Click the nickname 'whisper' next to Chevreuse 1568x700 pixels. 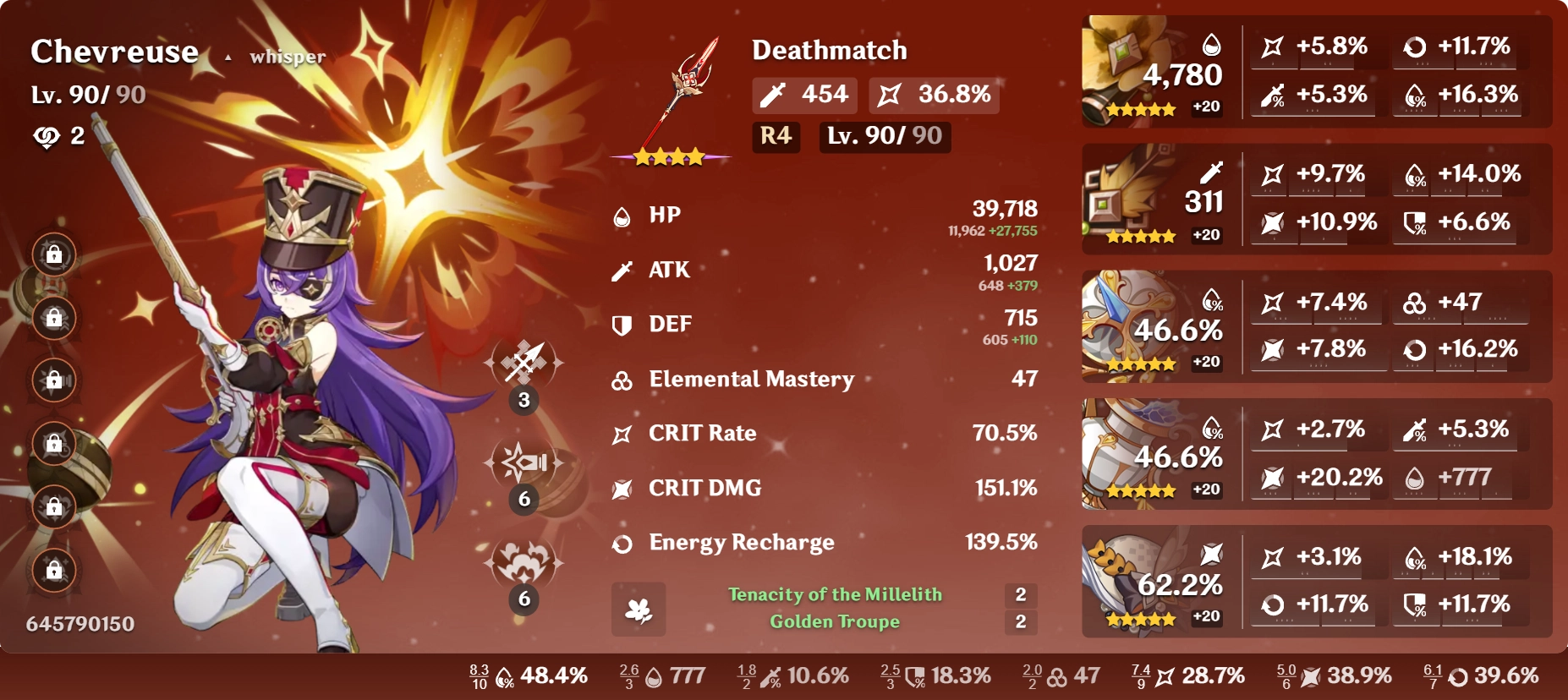click(286, 57)
